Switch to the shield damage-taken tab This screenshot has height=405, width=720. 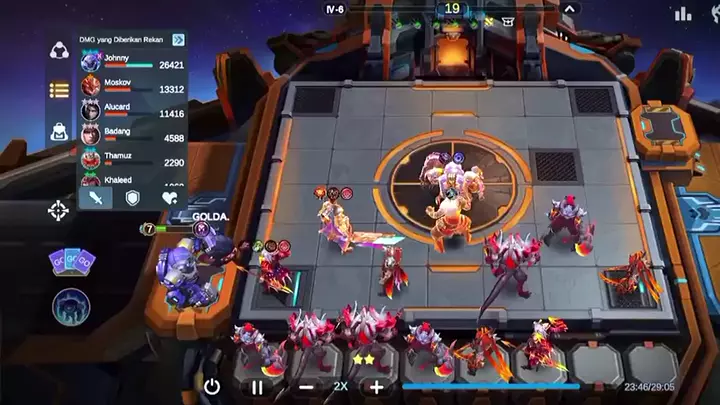132,197
